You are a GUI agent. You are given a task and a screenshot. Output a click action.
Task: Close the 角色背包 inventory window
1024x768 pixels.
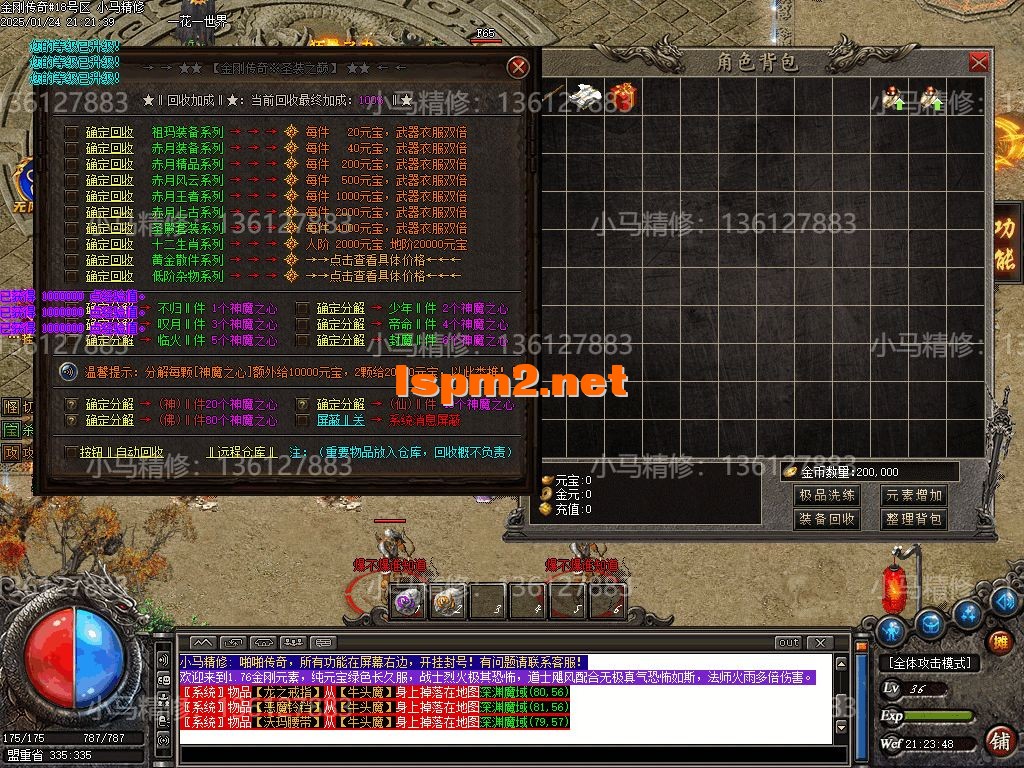click(x=979, y=62)
